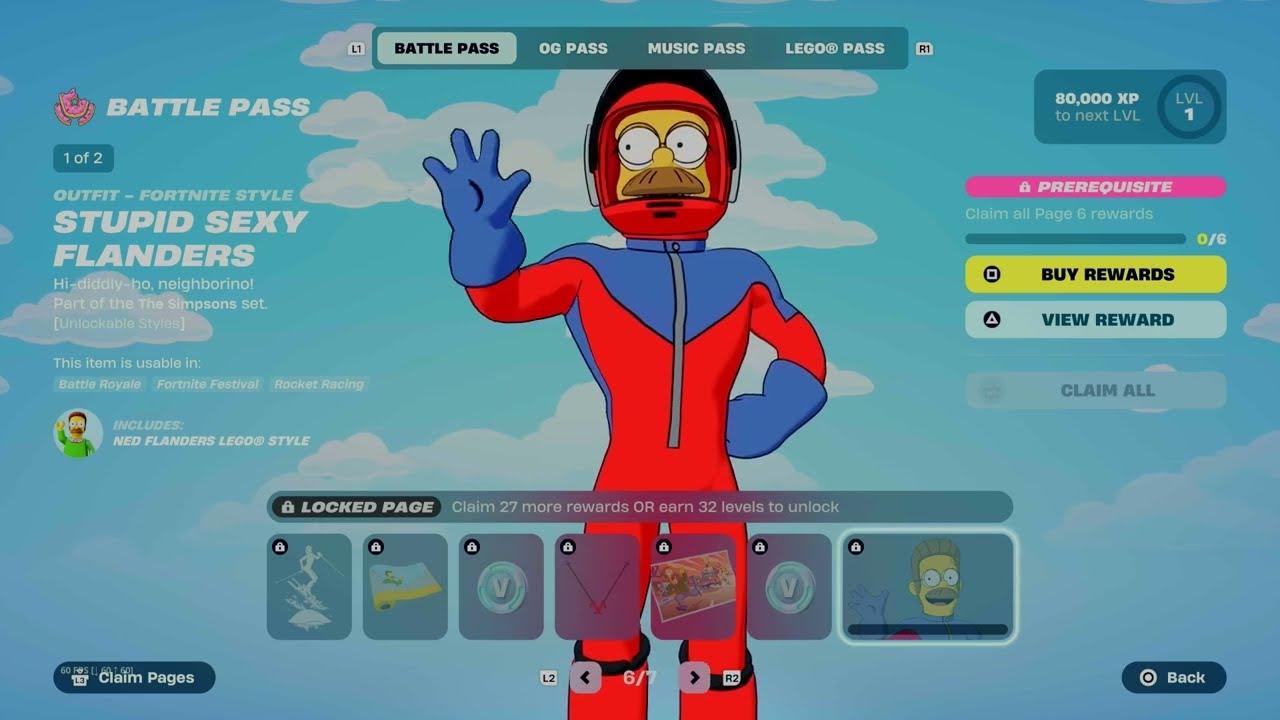
Task: Choose the Battle Pass tab
Action: click(446, 48)
